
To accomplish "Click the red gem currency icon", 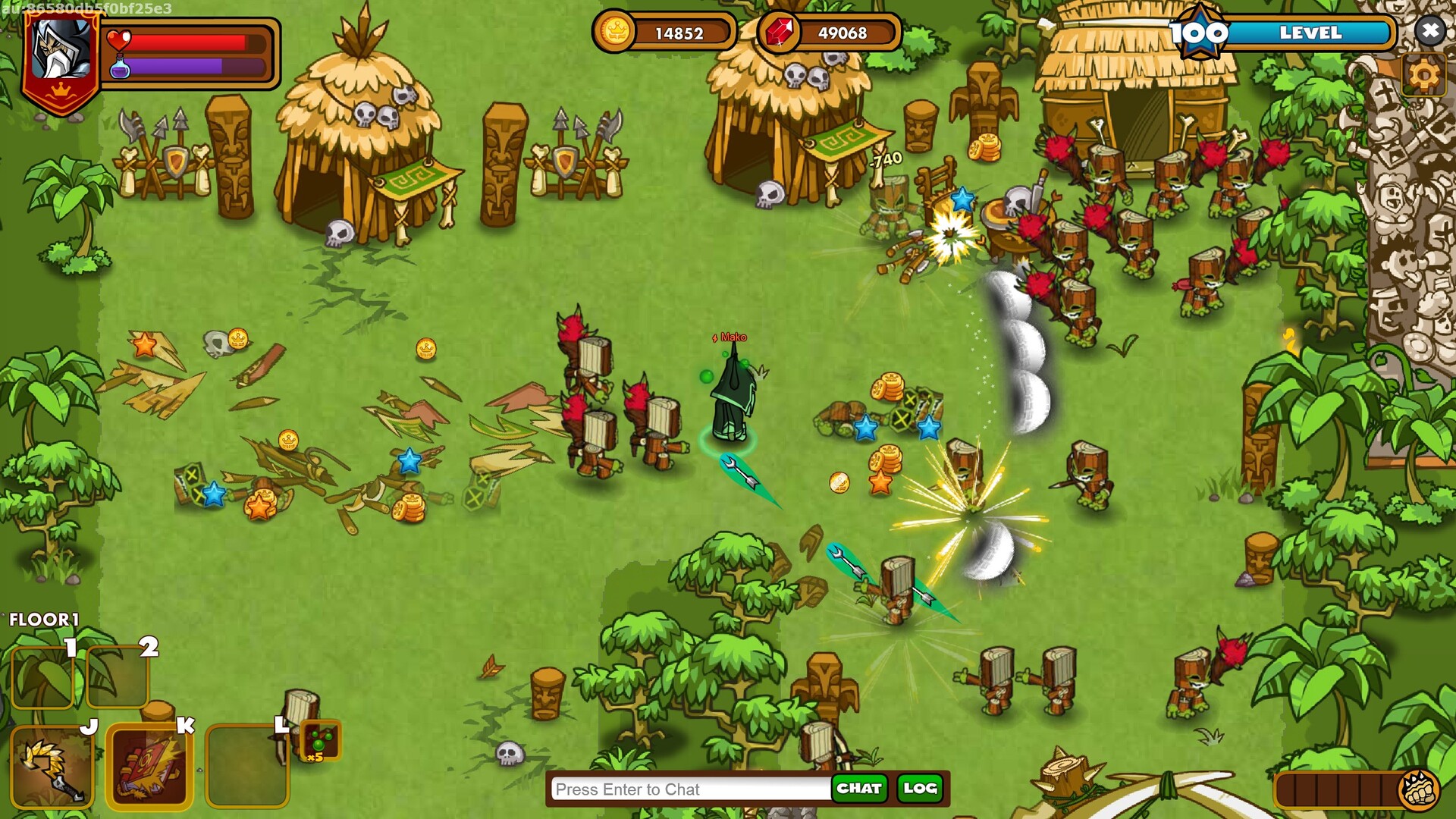I will coord(779,33).
